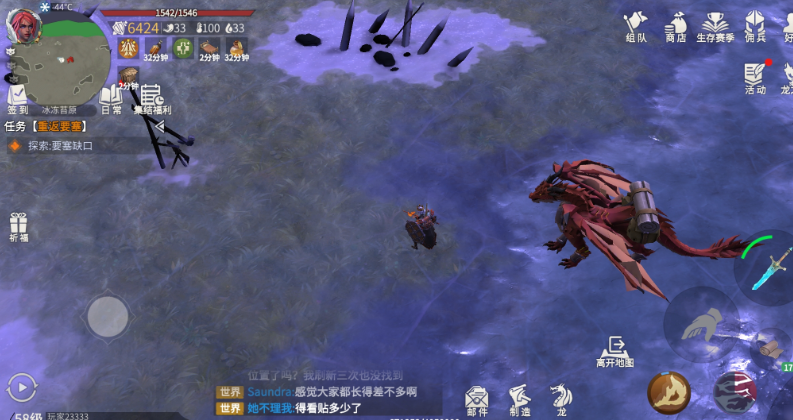This screenshot has width=793, height=420.
Task: Open the 制造 crafting menu
Action: coord(519,398)
